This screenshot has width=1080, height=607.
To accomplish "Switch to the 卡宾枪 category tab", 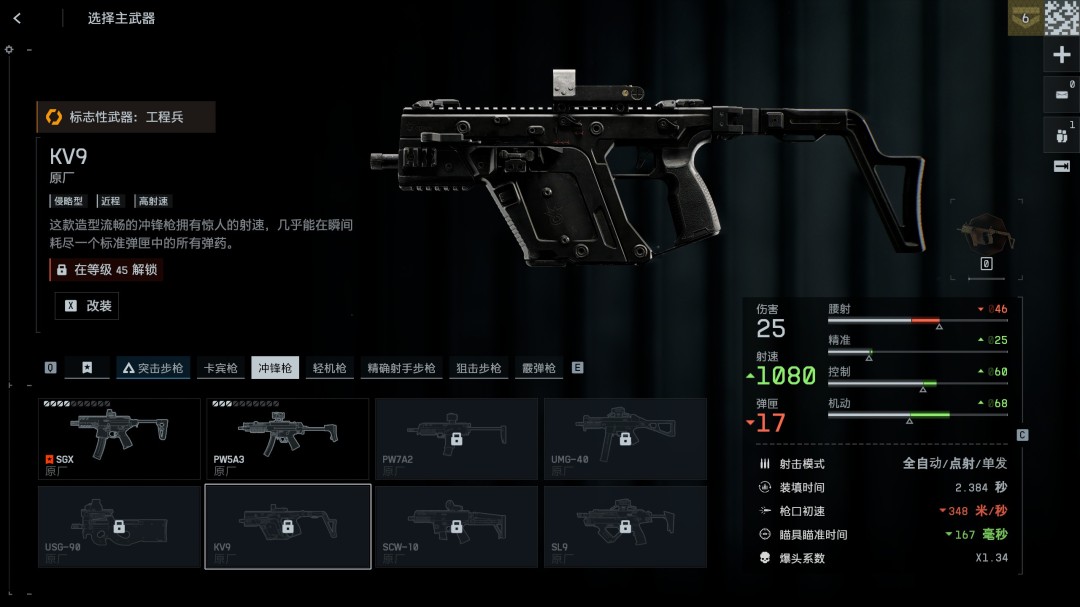I will click(221, 368).
